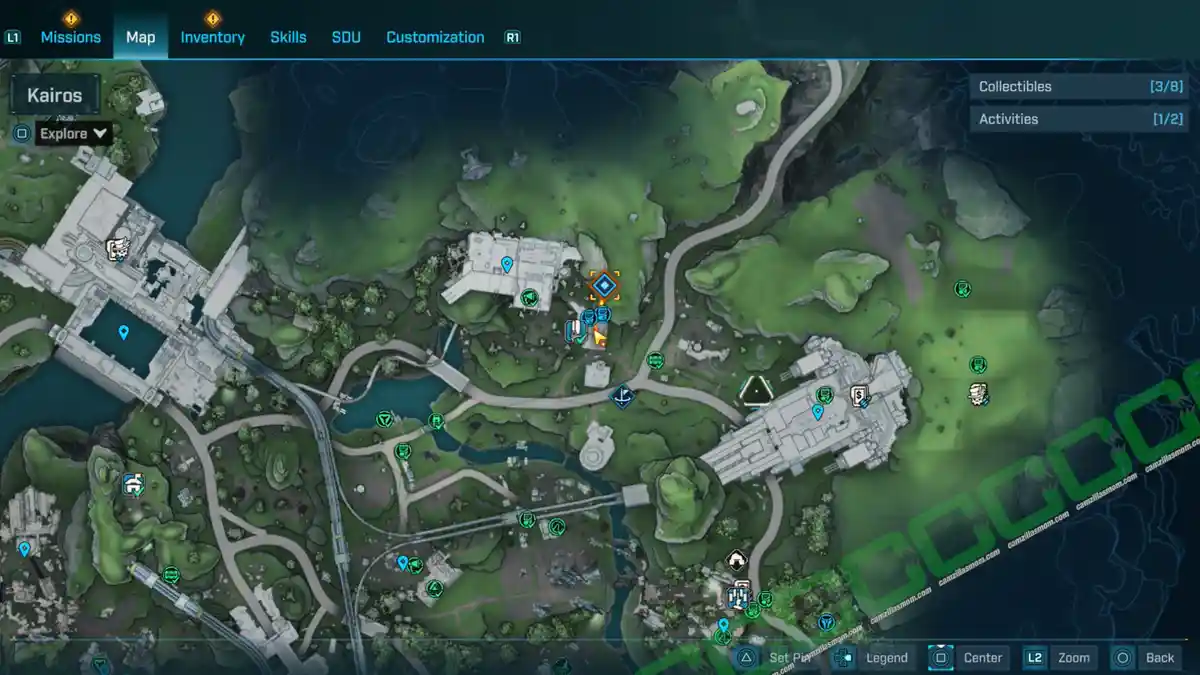Image resolution: width=1200 pixels, height=675 pixels.
Task: Open the map Legend
Action: pos(875,657)
